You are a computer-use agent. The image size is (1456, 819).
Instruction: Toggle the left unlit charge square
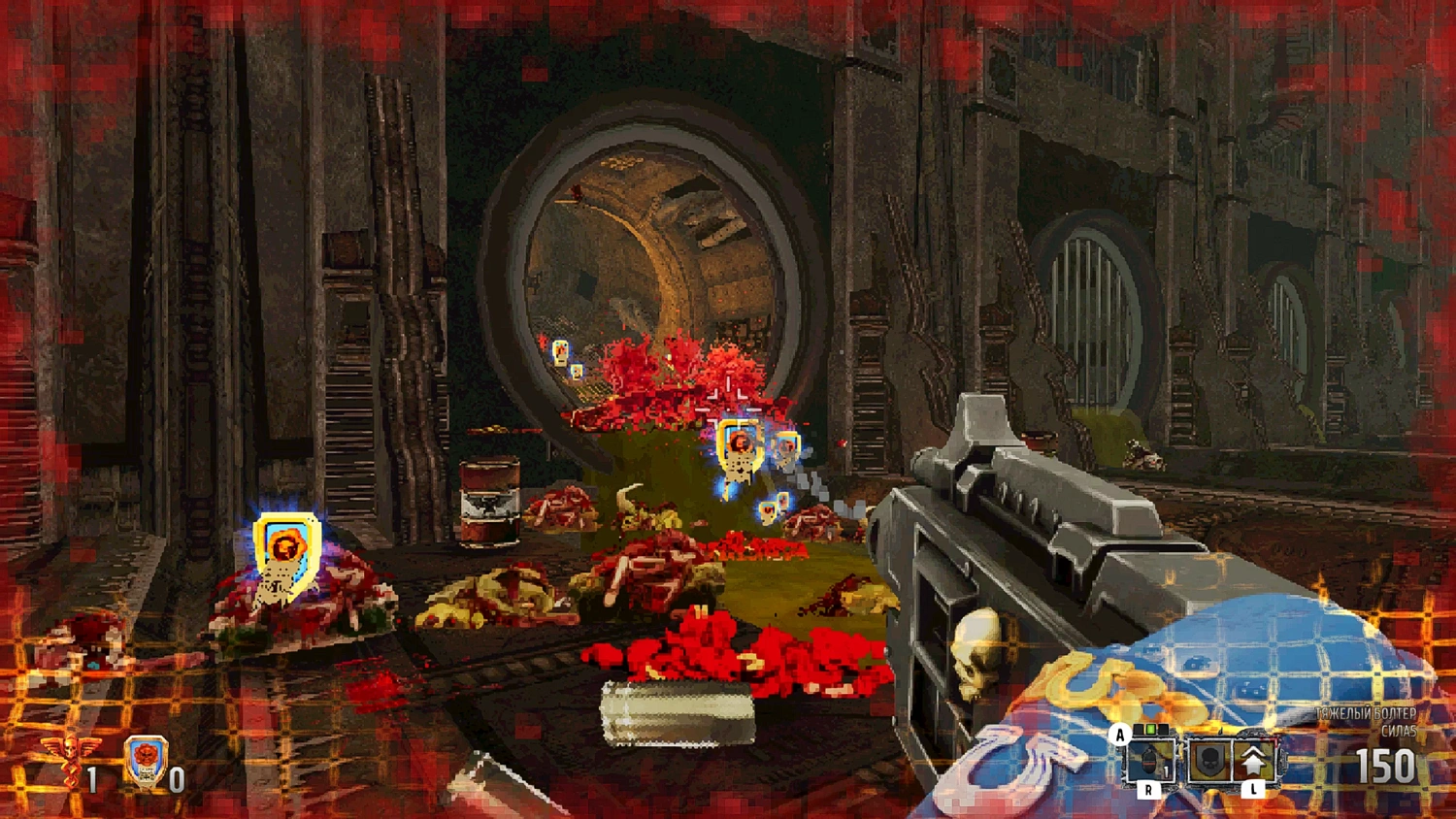pos(1138,728)
